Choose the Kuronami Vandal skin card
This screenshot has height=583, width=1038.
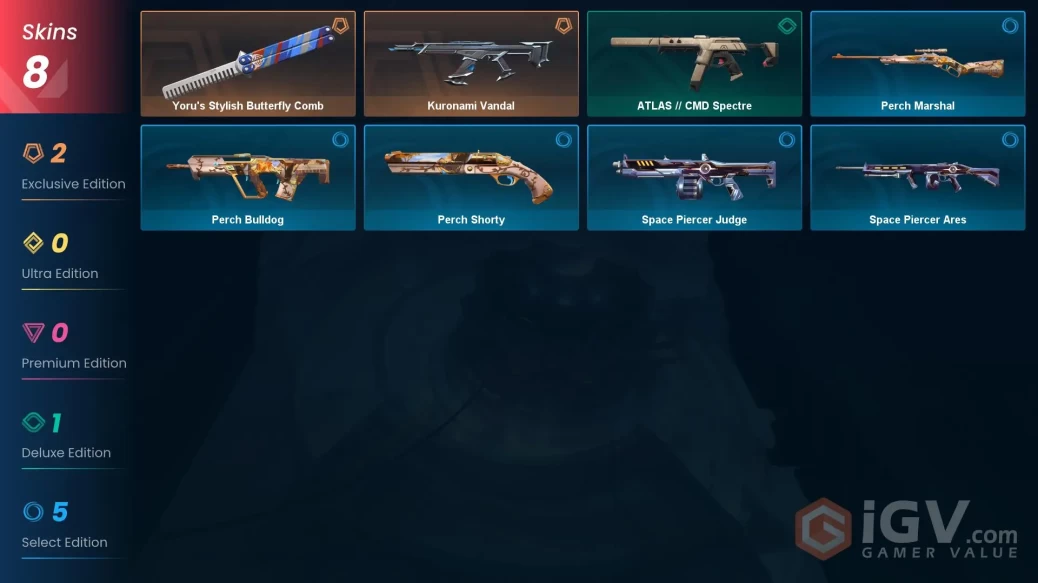(471, 64)
